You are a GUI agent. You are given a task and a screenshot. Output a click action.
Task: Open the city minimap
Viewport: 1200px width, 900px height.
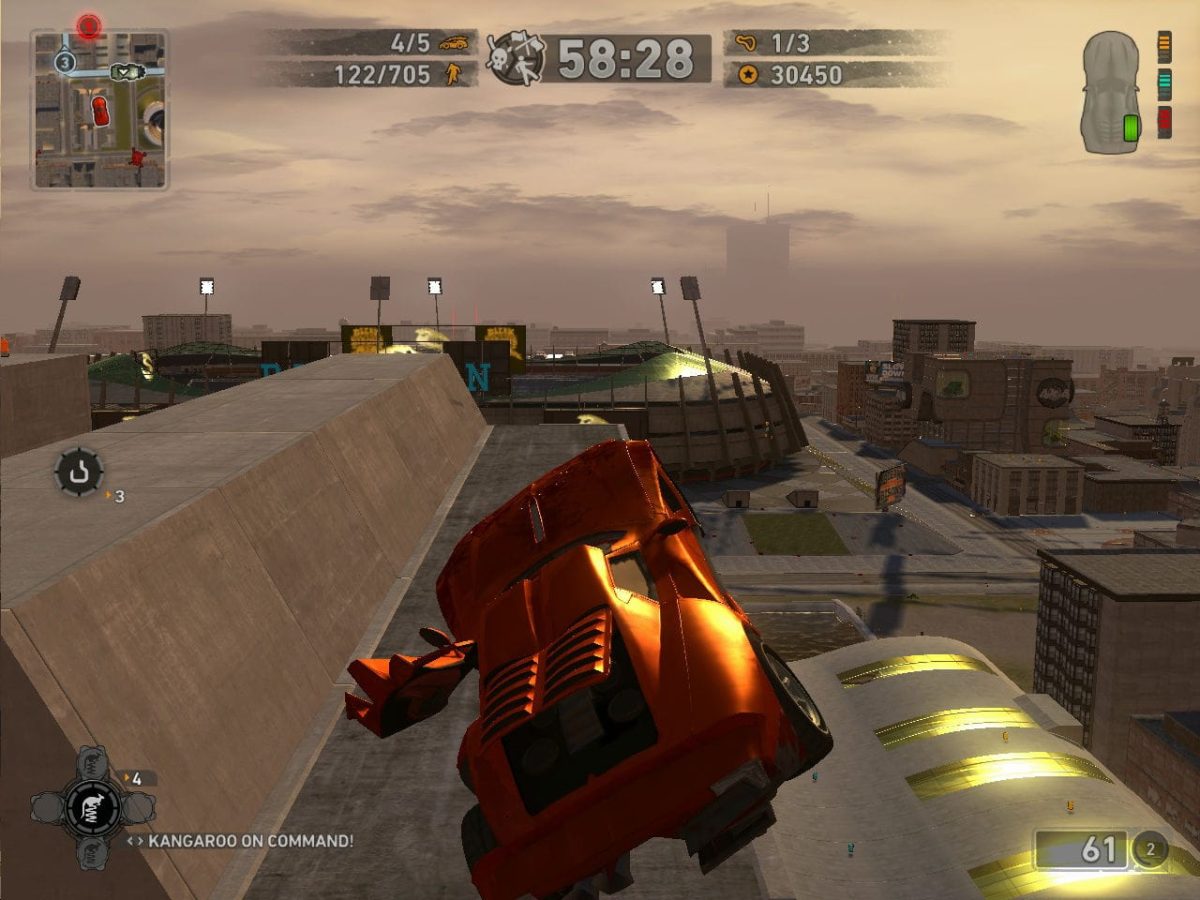(x=99, y=110)
